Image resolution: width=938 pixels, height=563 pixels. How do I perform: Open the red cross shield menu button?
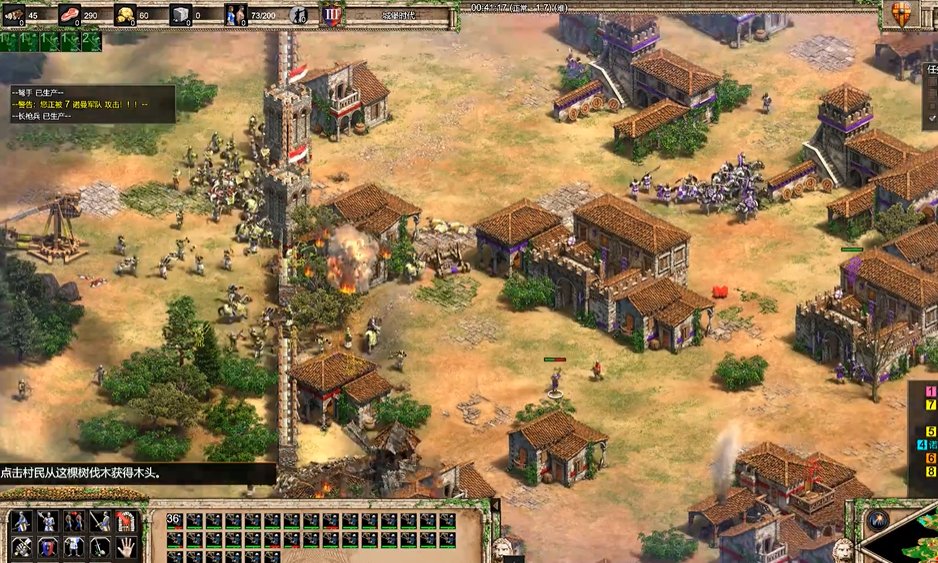point(899,13)
